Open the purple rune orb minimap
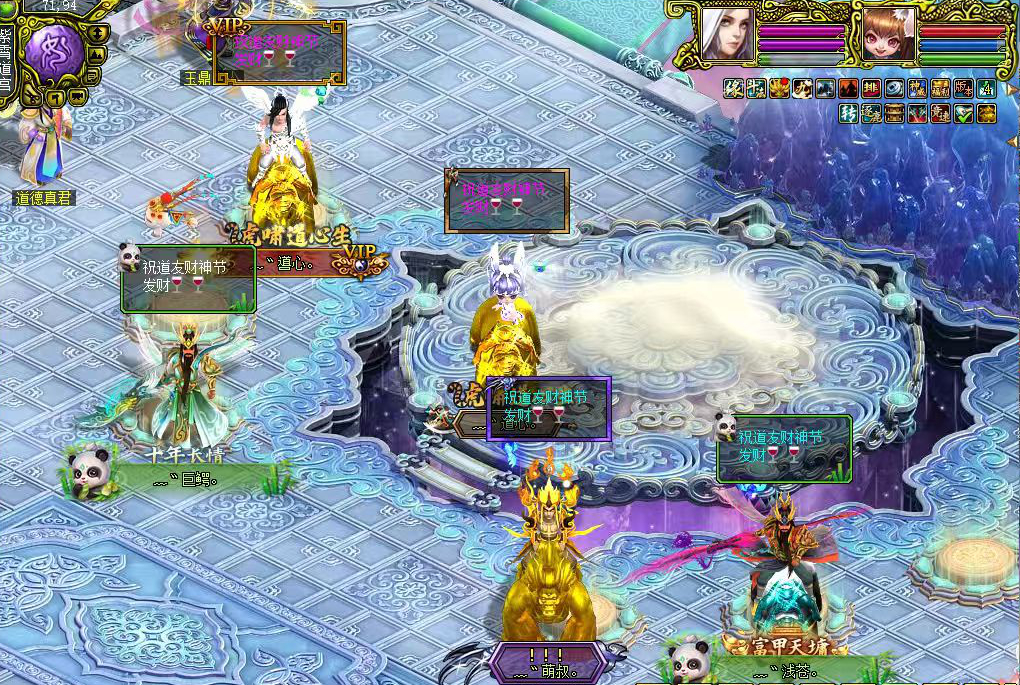The height and width of the screenshot is (685, 1020). click(54, 53)
